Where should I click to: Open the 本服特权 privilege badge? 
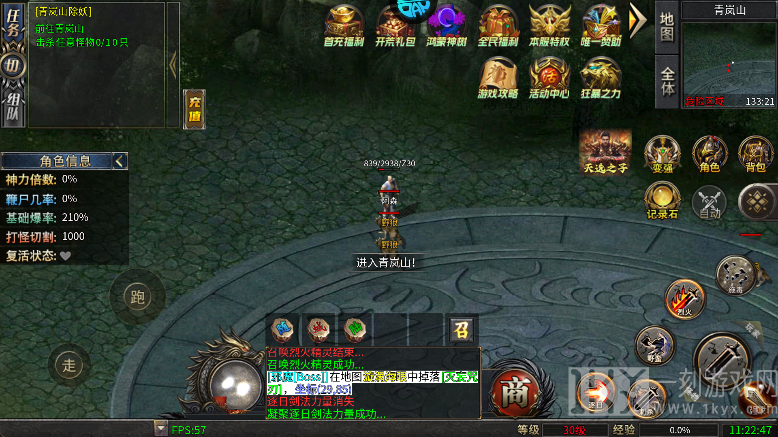[x=550, y=24]
